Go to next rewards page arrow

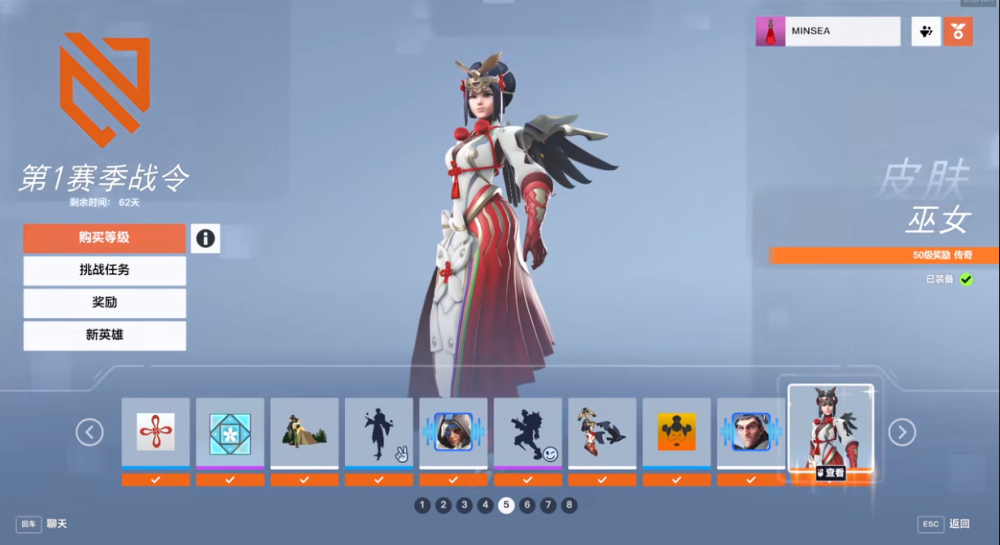click(902, 432)
